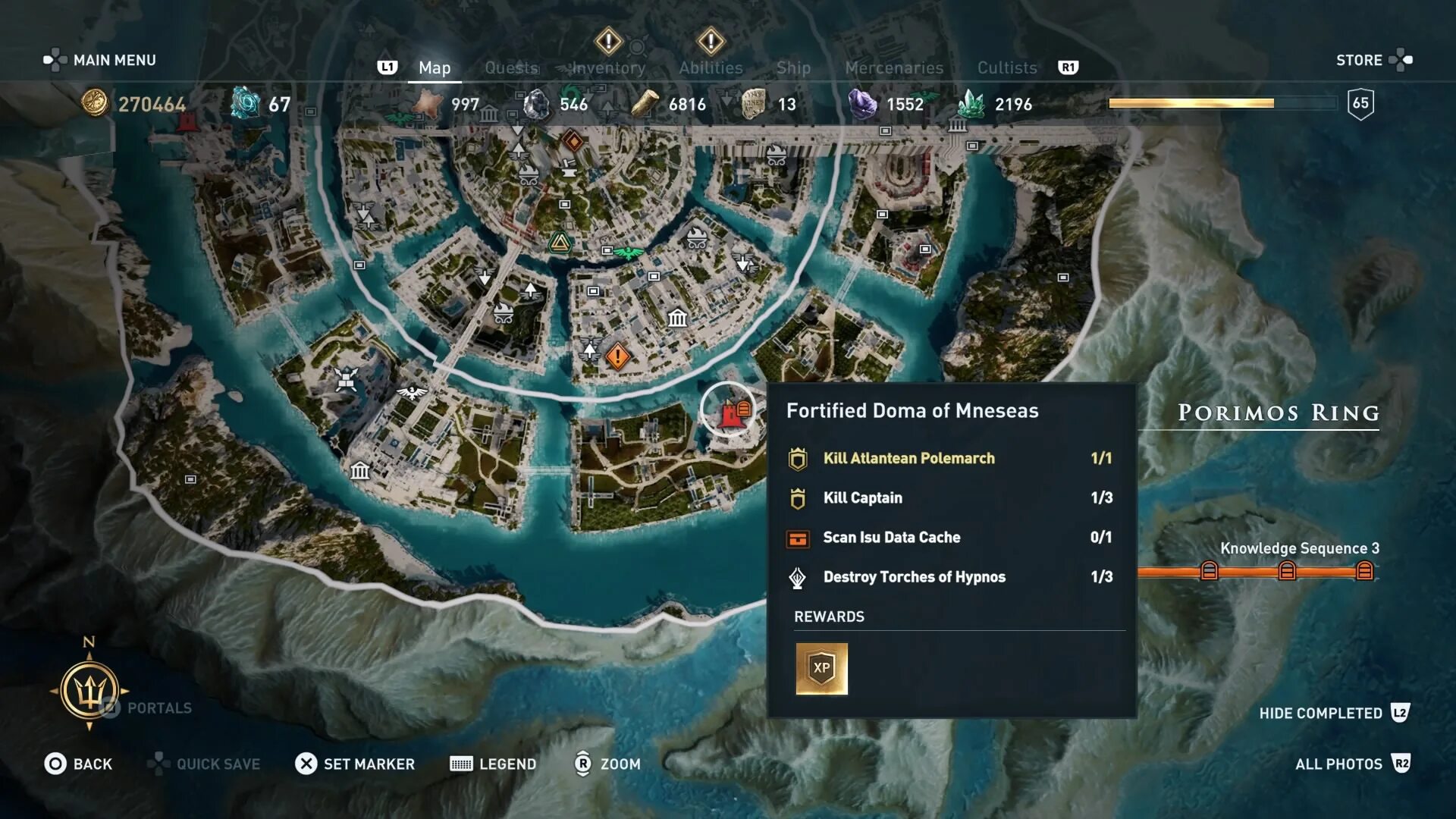Show the Cultists tab
Viewport: 1456px width, 819px height.
pyautogui.click(x=1006, y=68)
